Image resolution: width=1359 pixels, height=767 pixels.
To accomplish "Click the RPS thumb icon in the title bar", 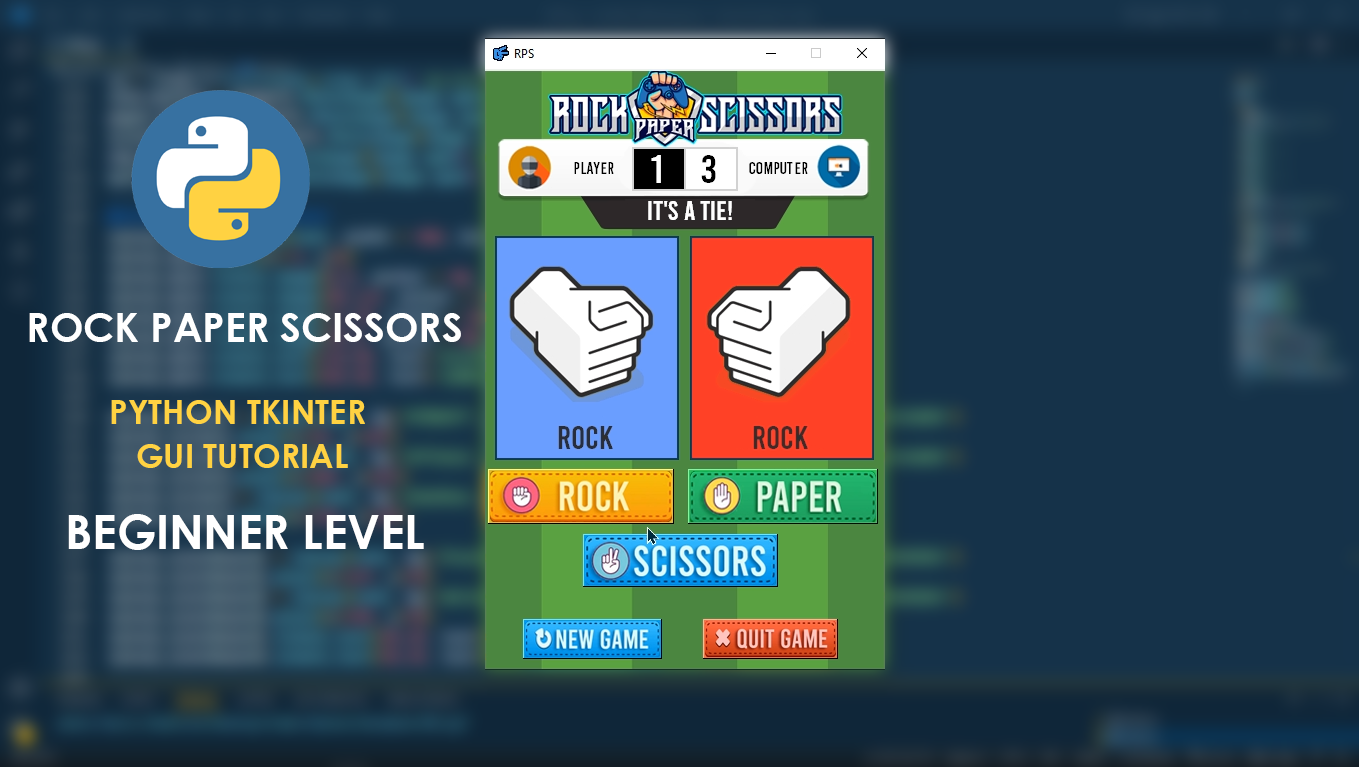I will (x=497, y=53).
